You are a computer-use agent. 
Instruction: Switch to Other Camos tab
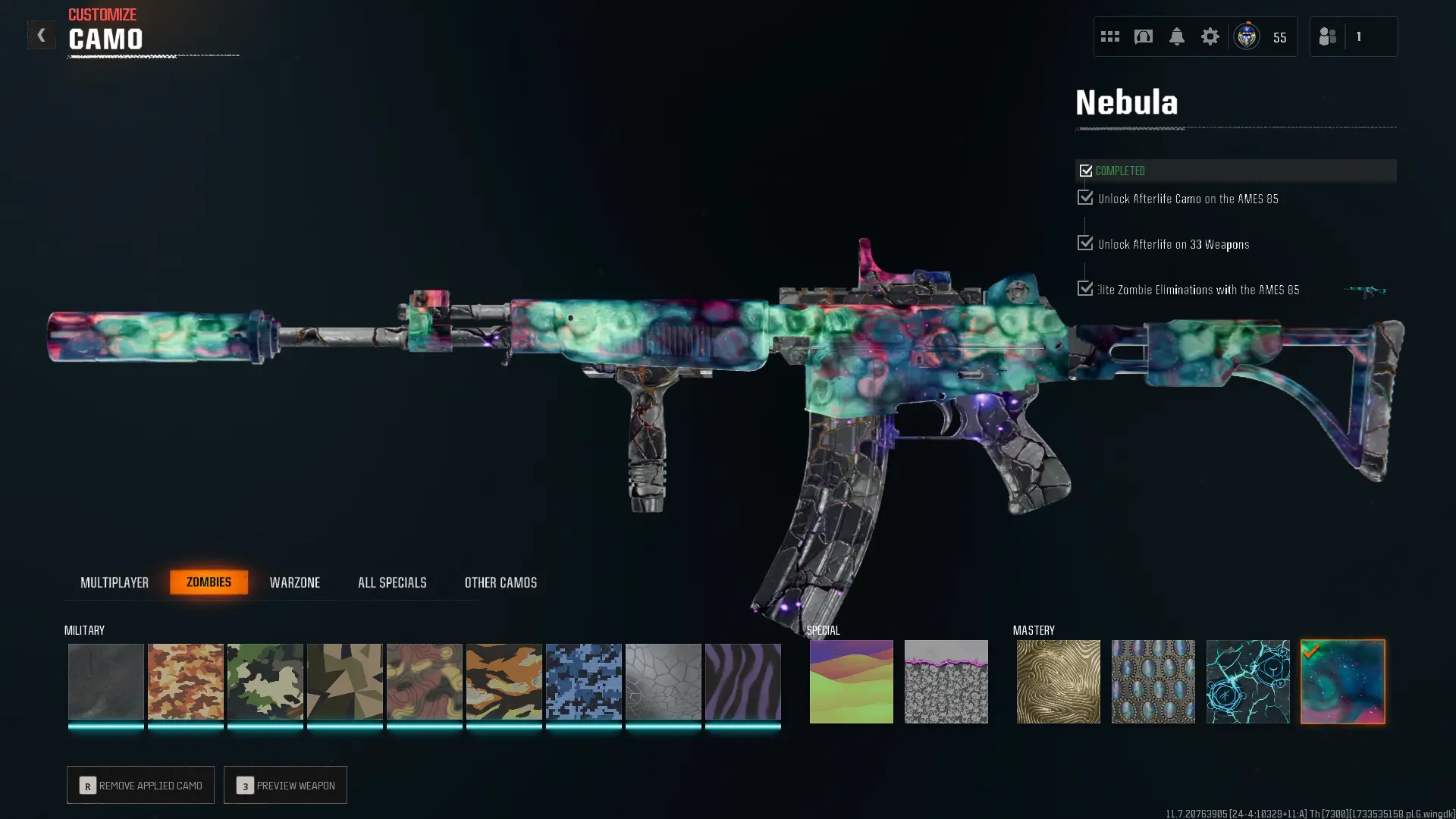[500, 582]
